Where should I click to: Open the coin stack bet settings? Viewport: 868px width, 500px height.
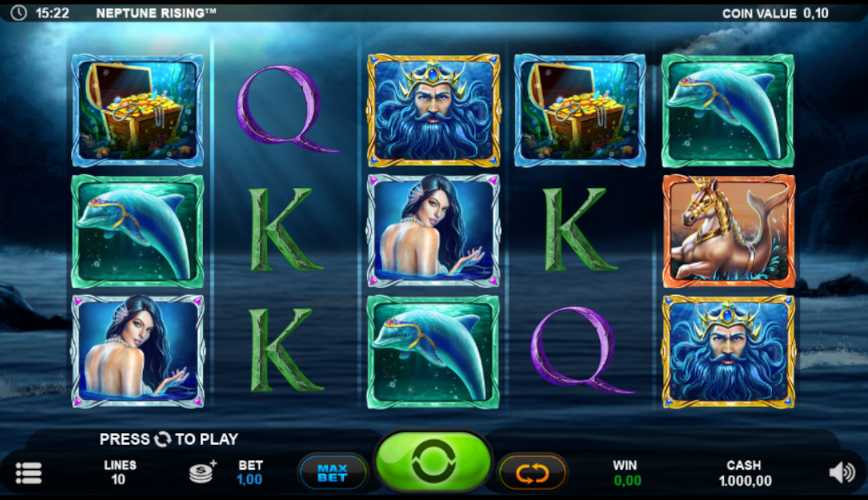pos(203,471)
